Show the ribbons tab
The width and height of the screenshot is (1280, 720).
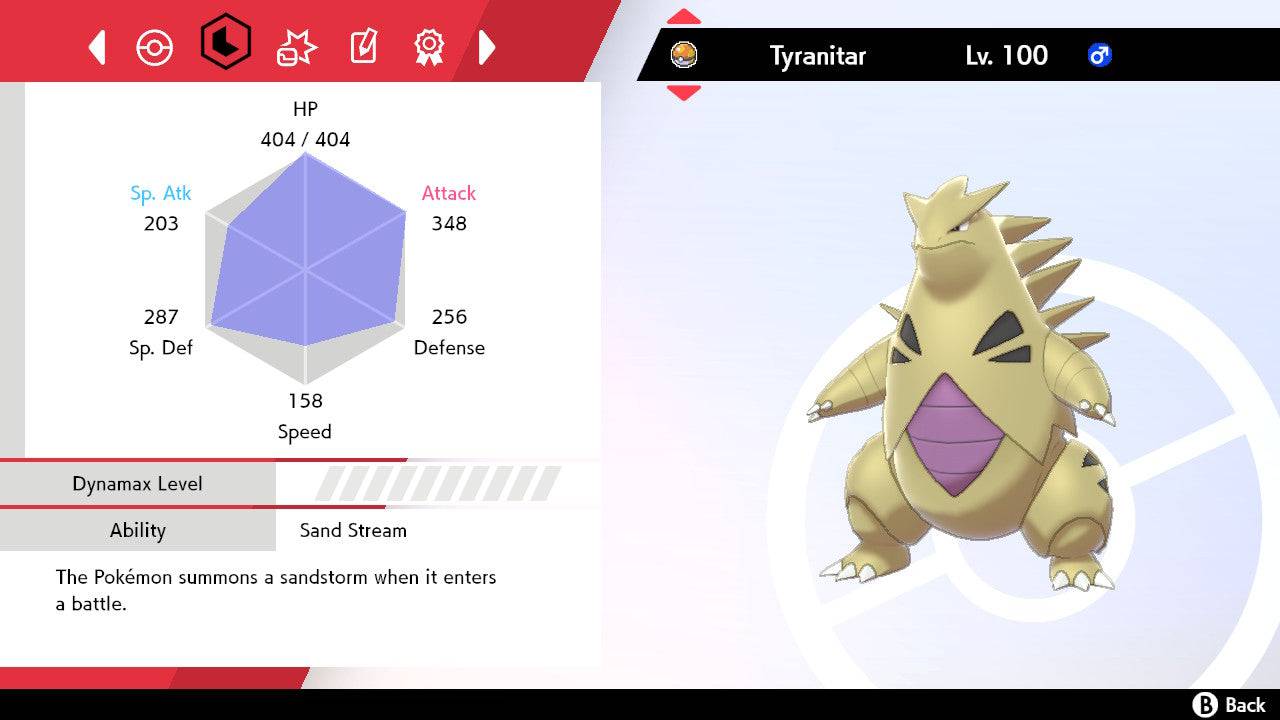tap(429, 46)
